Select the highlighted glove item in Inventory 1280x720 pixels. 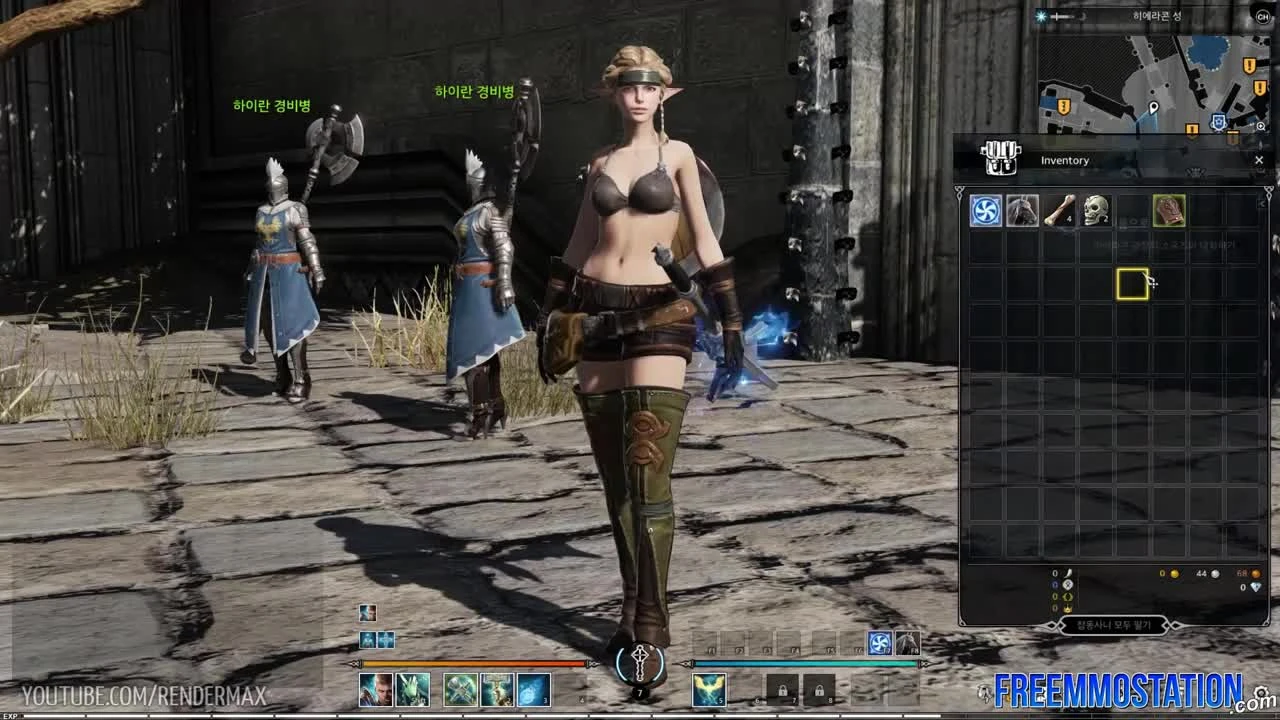(1170, 210)
